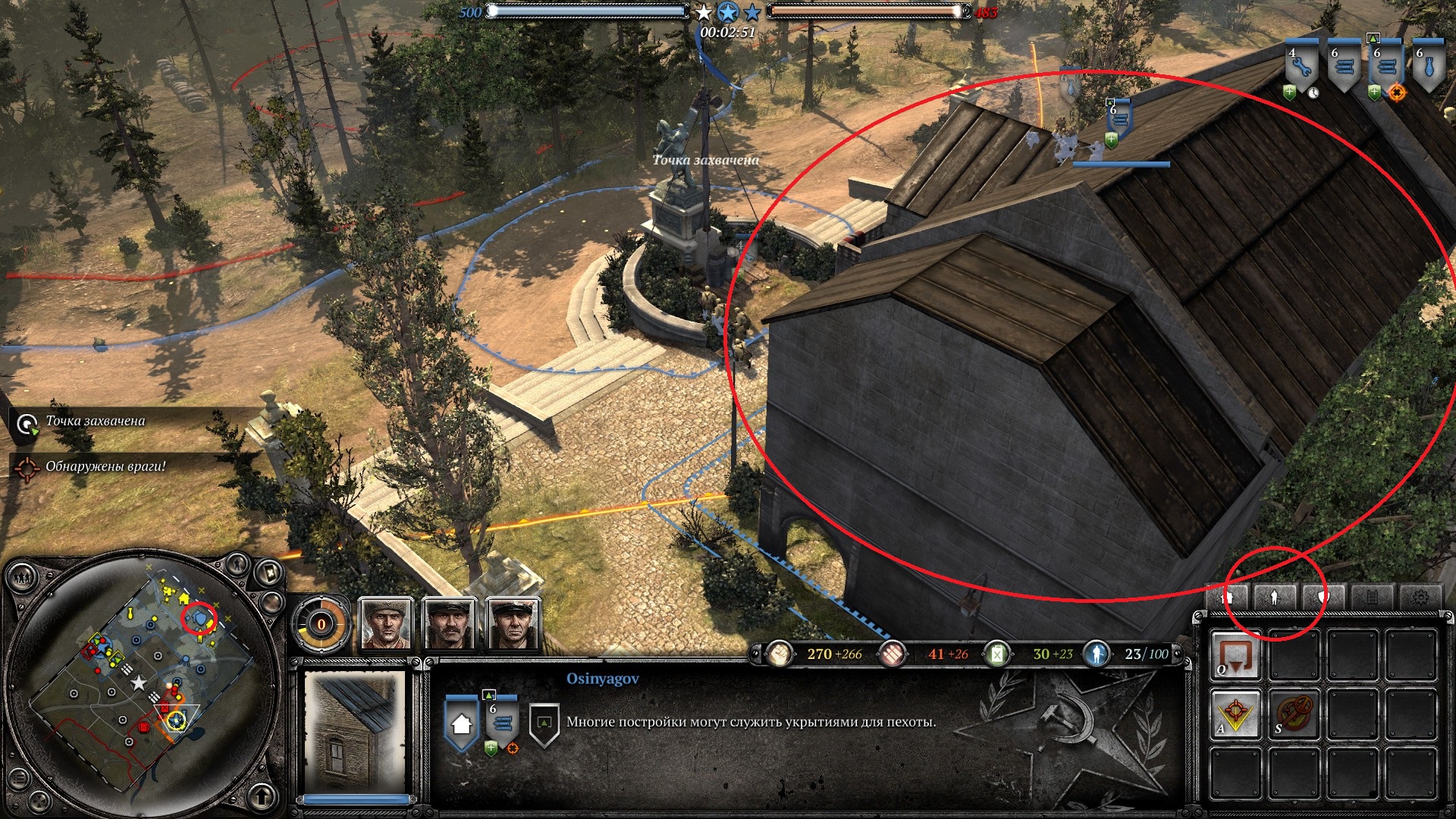This screenshot has height=819, width=1456.
Task: Choose the commander wearing the fur hat
Action: pos(386,624)
